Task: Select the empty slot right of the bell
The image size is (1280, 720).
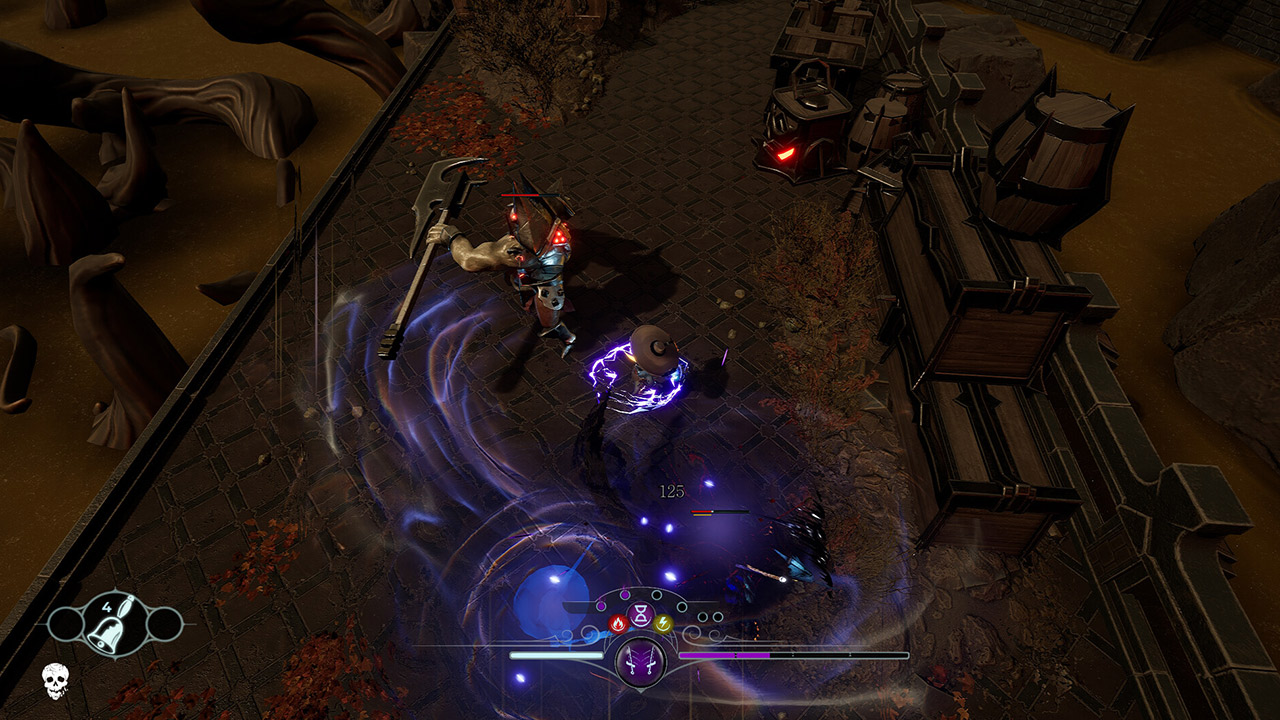Action: tap(164, 624)
